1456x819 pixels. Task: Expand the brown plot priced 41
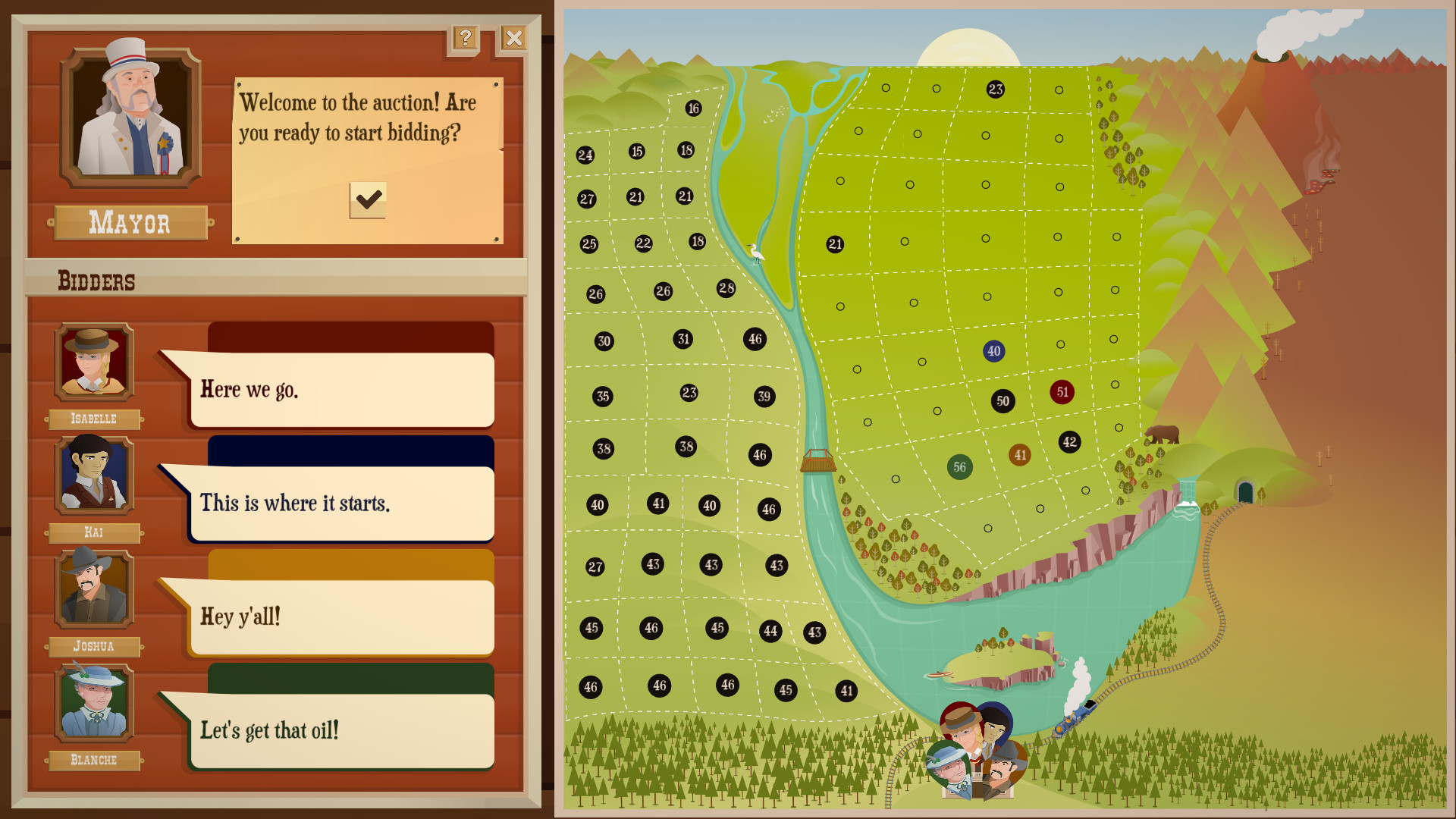coord(1020,453)
